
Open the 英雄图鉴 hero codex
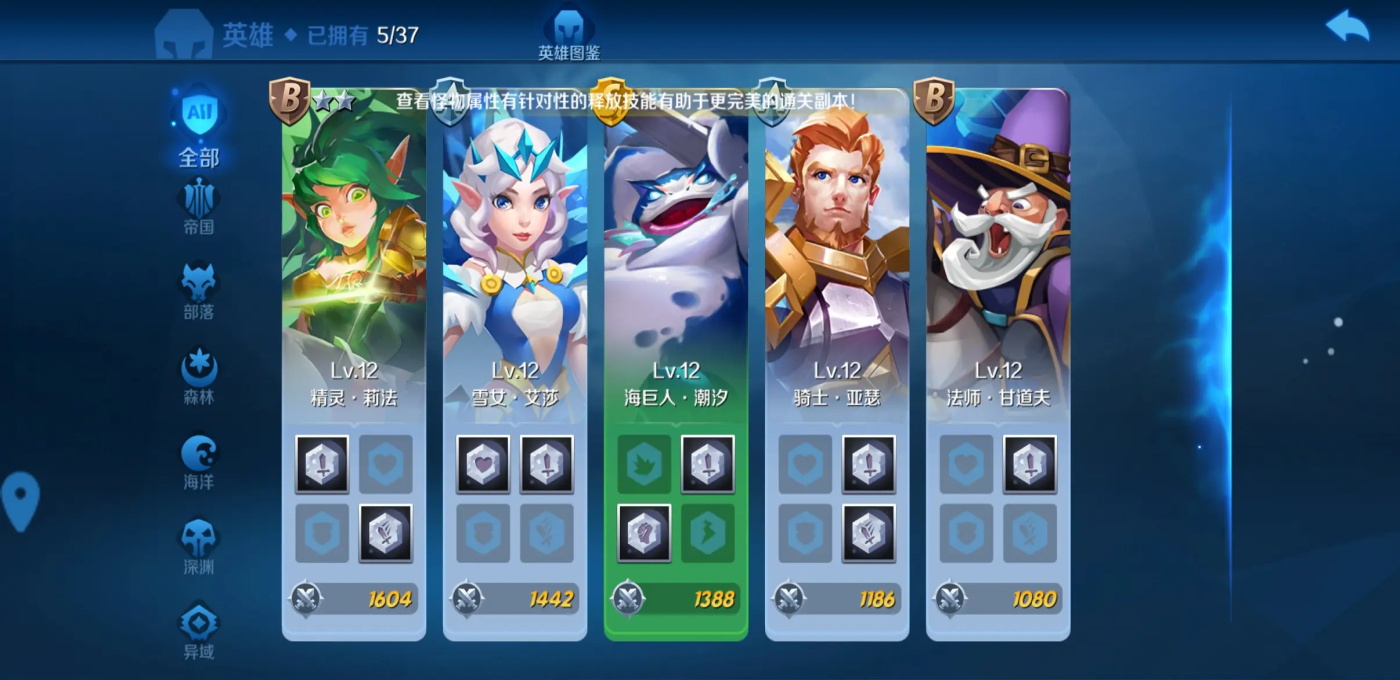[569, 34]
